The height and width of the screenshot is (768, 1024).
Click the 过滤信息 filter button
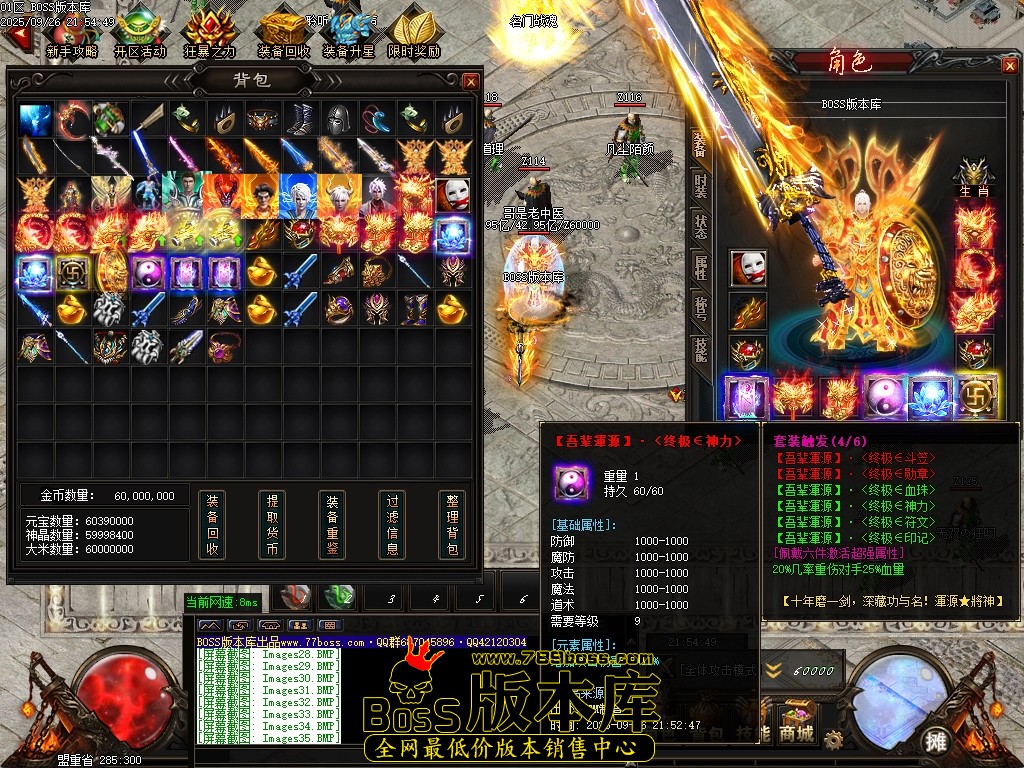(x=392, y=524)
